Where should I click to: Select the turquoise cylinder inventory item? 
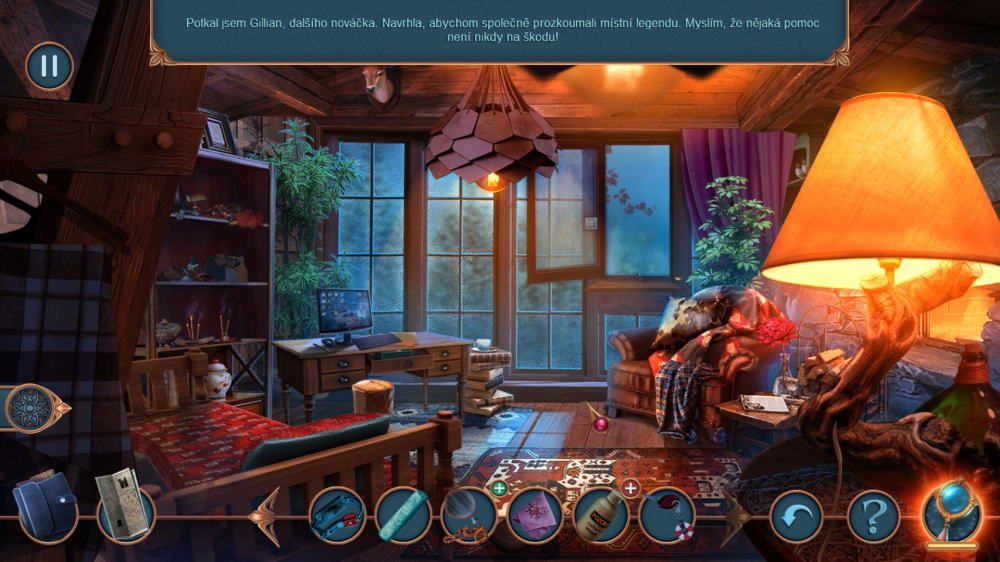(403, 516)
